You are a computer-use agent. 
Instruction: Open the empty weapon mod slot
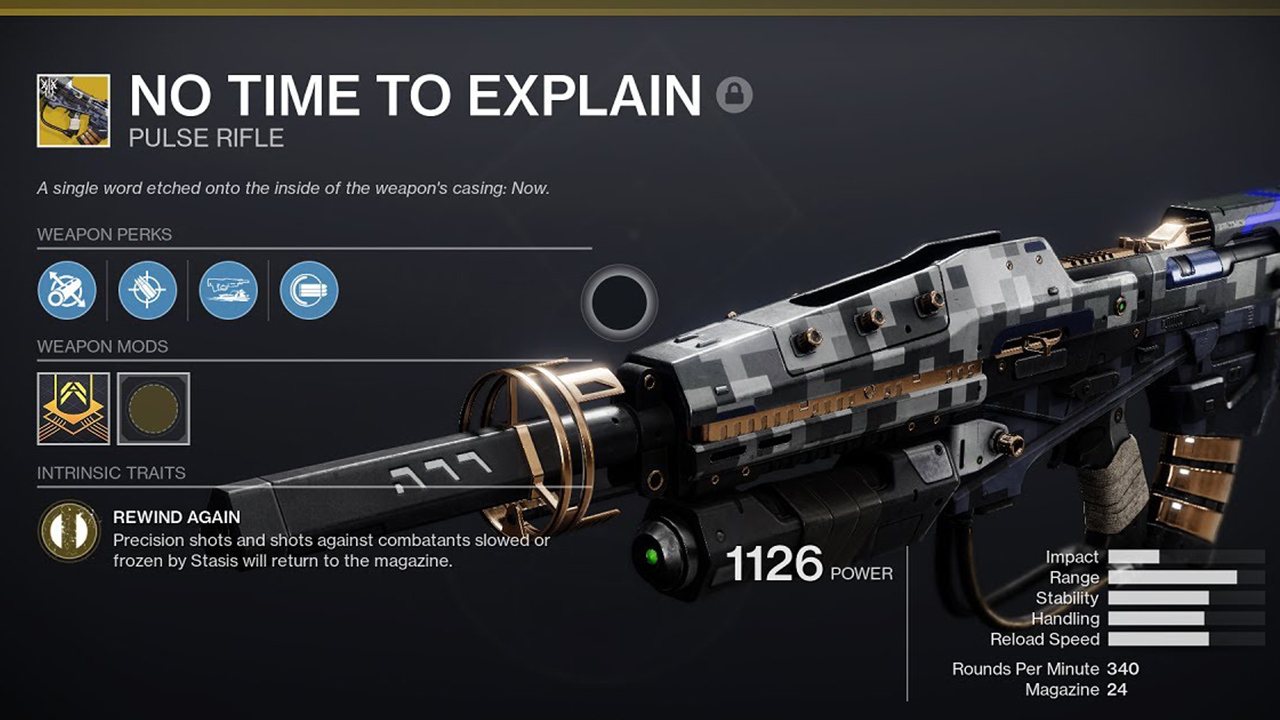click(x=152, y=409)
